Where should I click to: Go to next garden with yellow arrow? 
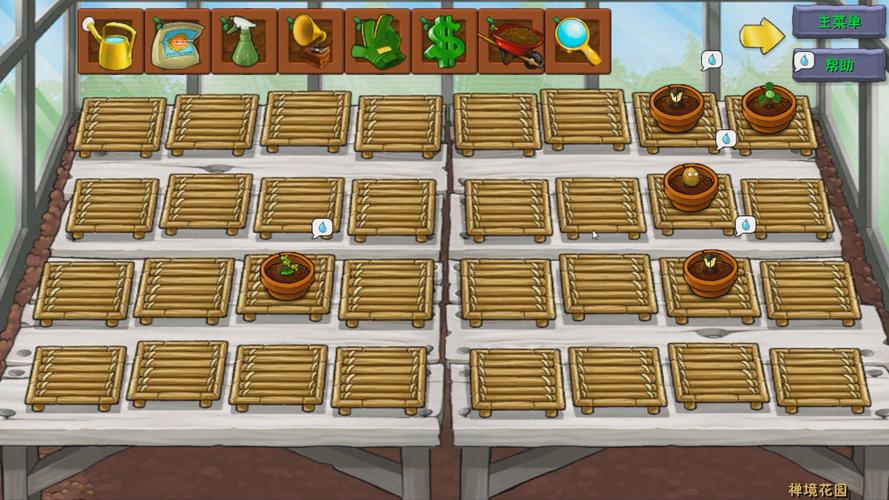(761, 36)
